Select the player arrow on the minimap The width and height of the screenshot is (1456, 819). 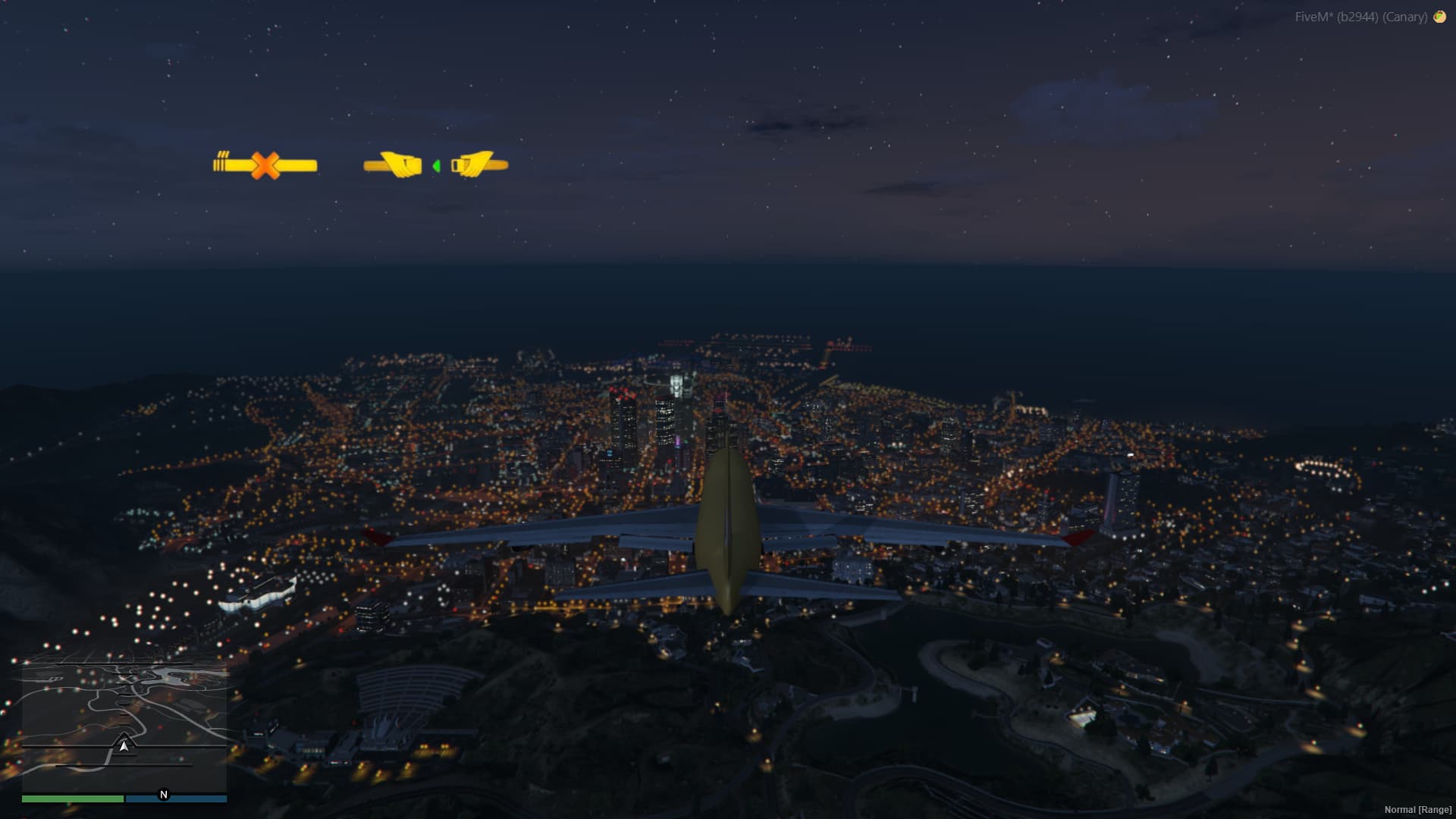(x=124, y=745)
